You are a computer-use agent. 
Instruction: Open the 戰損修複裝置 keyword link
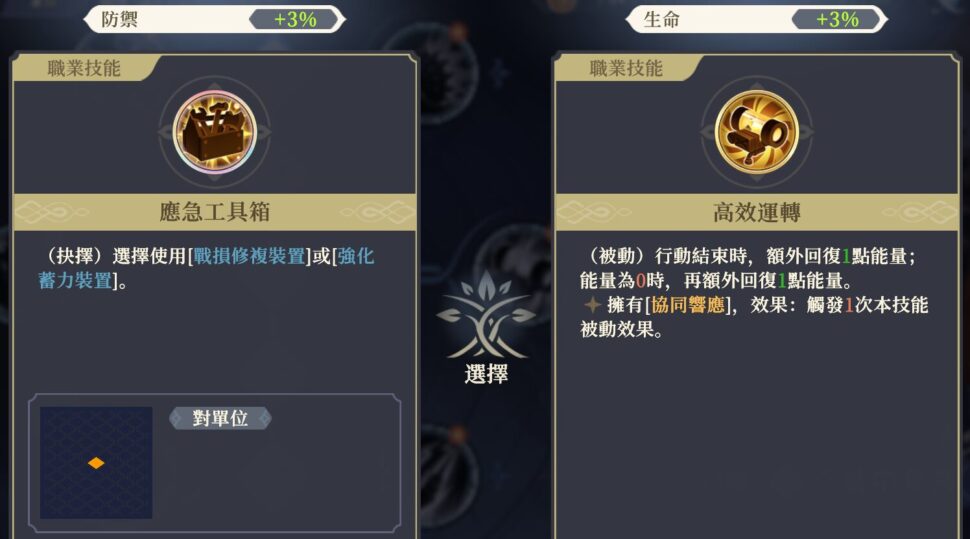(249, 256)
